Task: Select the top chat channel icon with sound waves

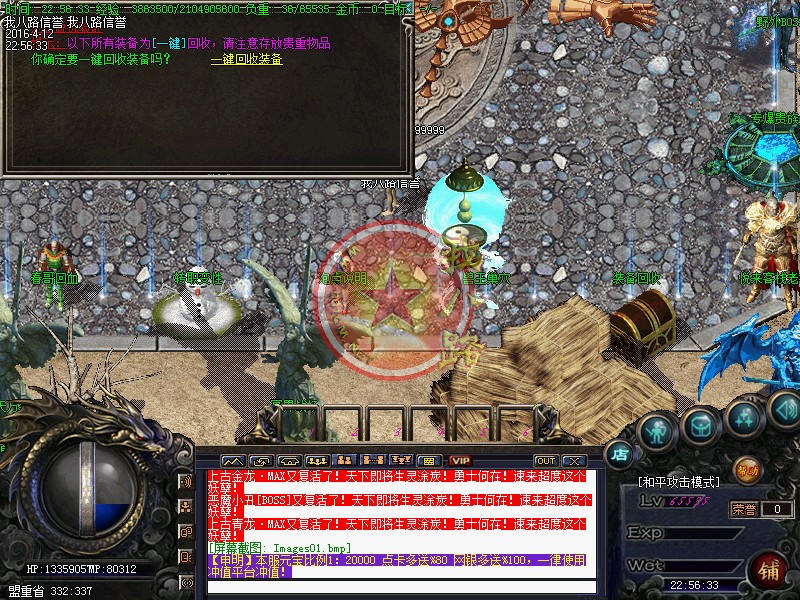Action: (x=186, y=481)
